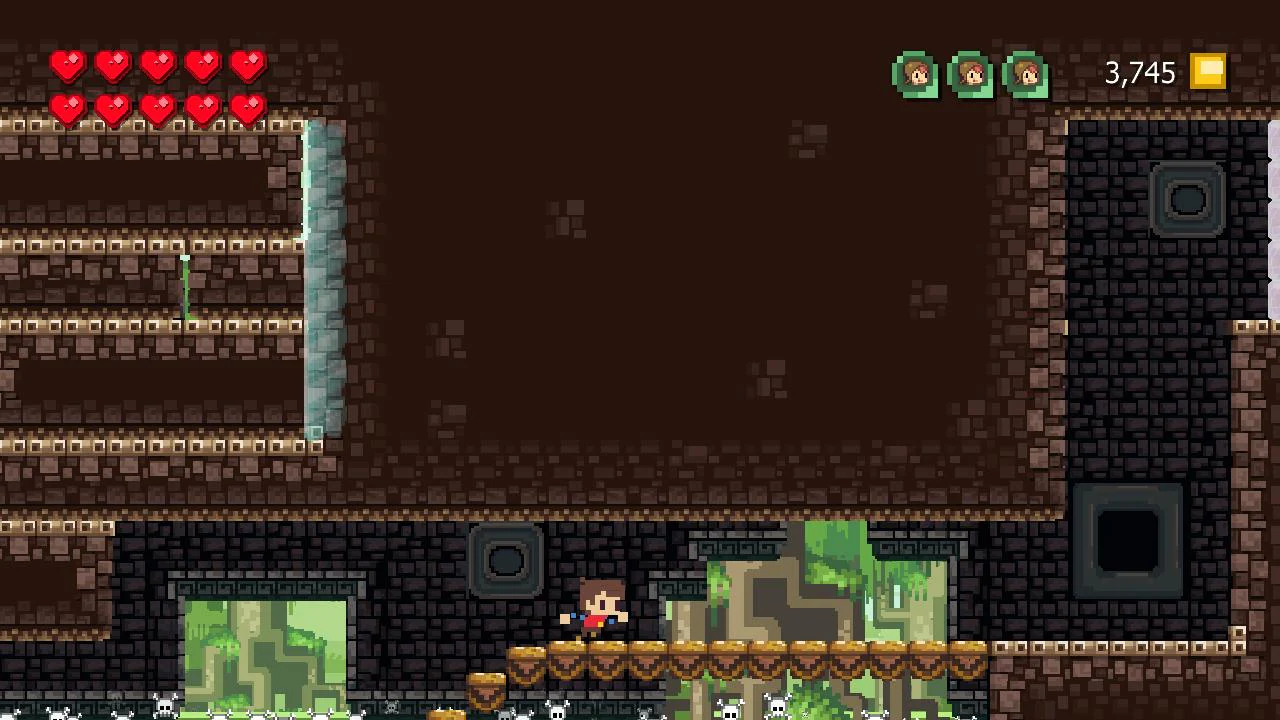Image resolution: width=1280 pixels, height=720 pixels.
Task: Click the gold coin icon beside the score
Action: pos(1208,71)
